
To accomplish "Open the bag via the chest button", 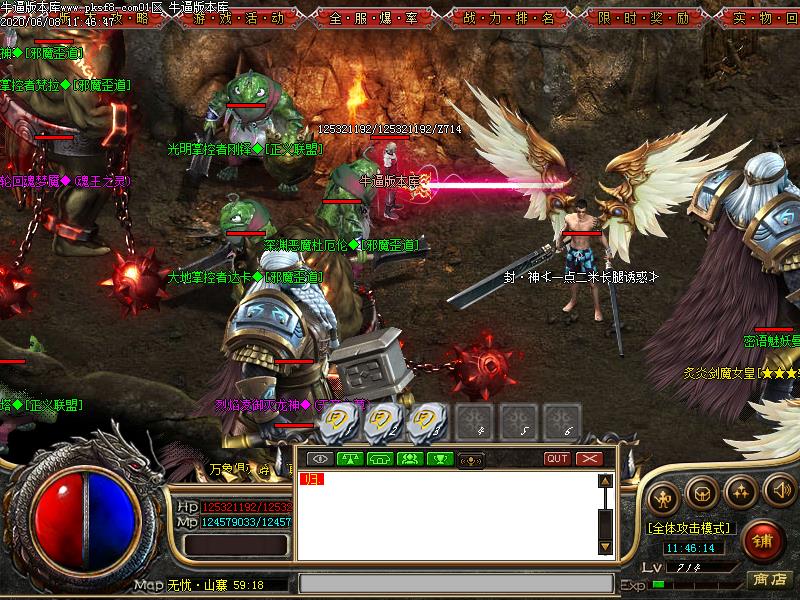I will (x=702, y=492).
